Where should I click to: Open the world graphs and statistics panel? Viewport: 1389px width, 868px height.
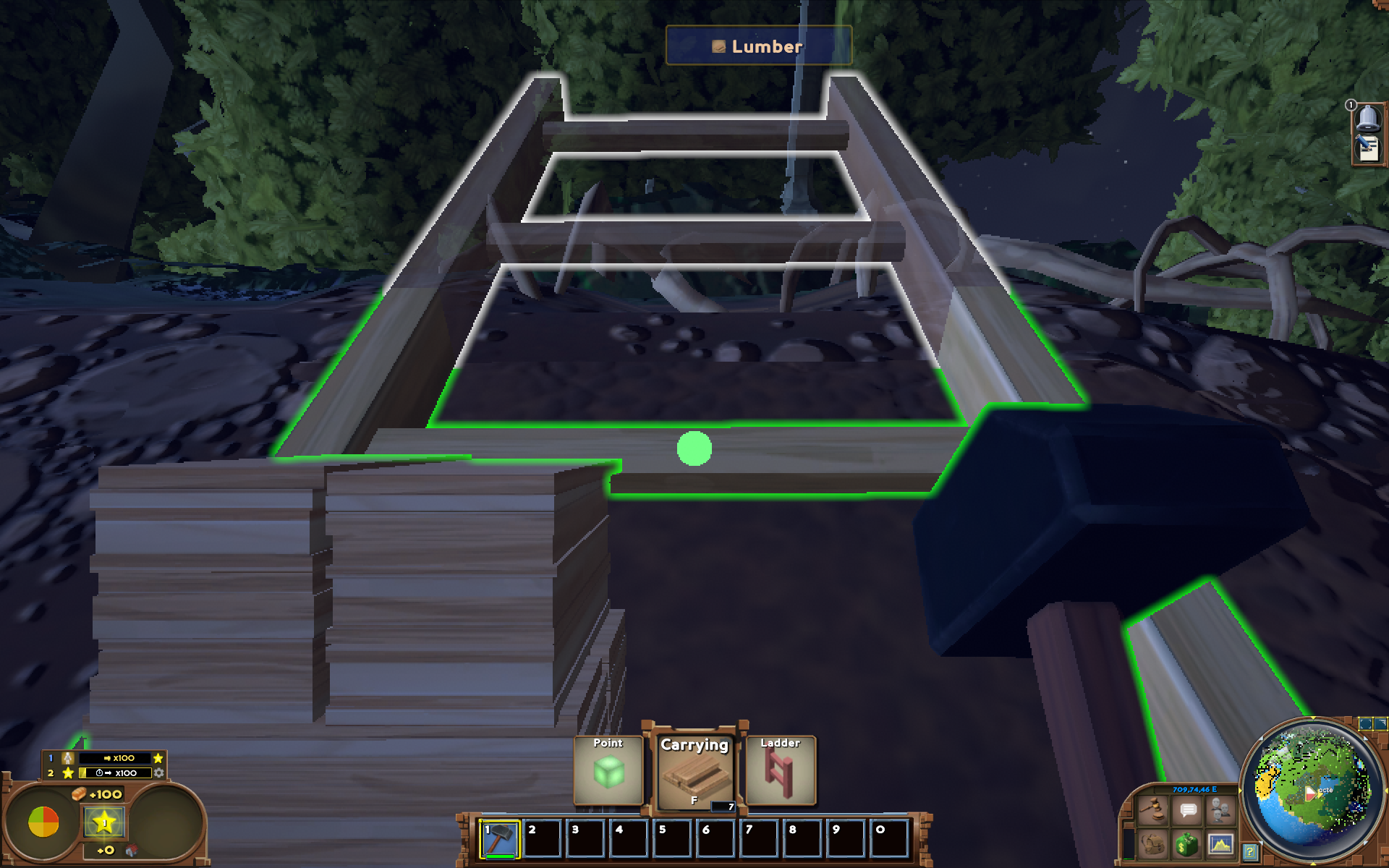click(x=1220, y=846)
